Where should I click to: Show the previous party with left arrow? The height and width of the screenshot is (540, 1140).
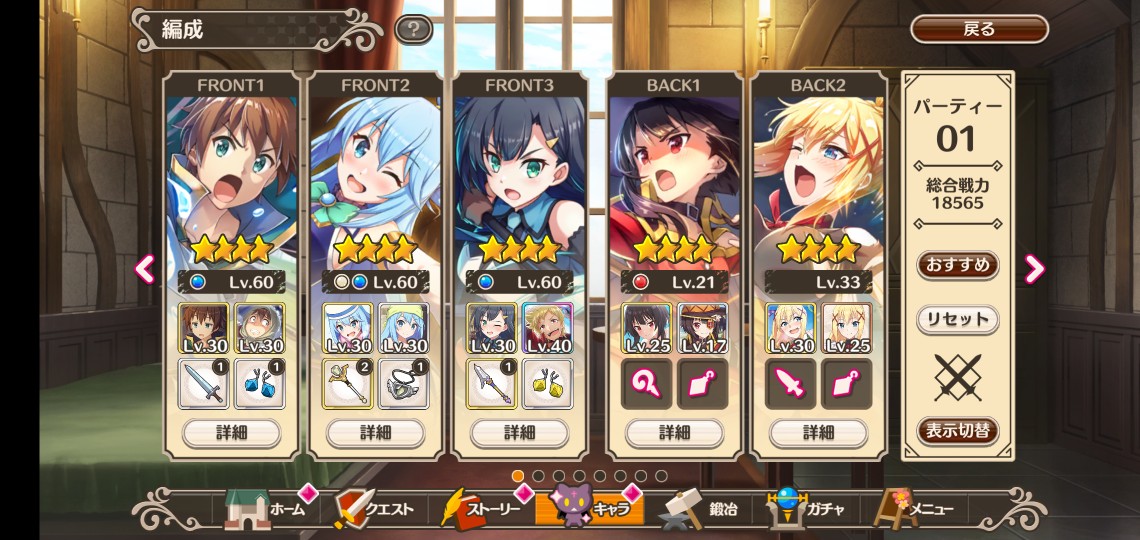146,268
